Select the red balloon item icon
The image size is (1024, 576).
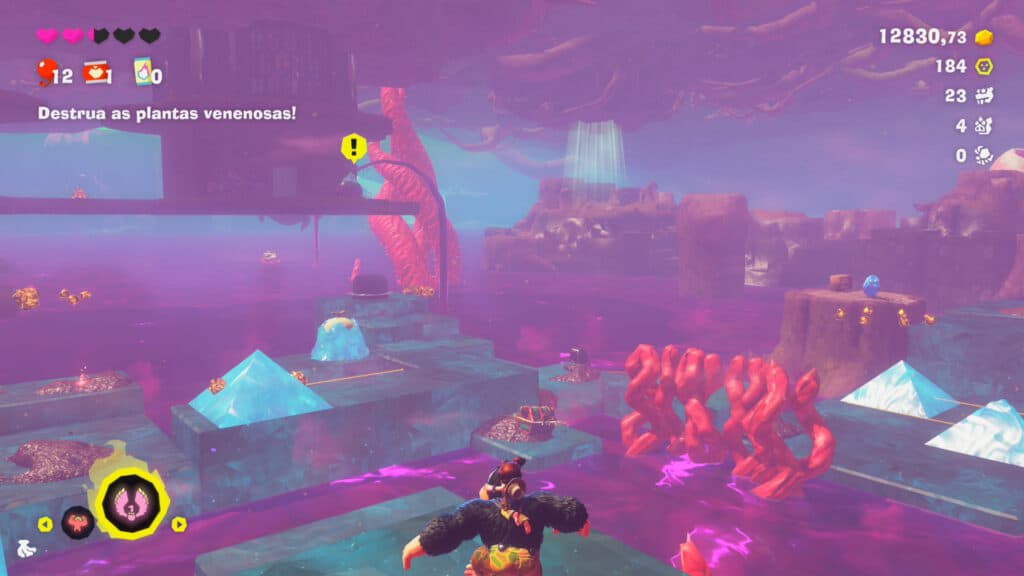pos(45,71)
